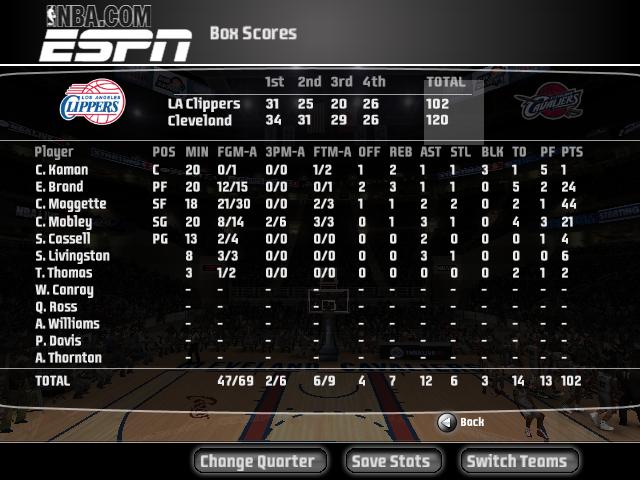640x480 pixels.
Task: Go Back from the box scores
Action: coord(461,422)
